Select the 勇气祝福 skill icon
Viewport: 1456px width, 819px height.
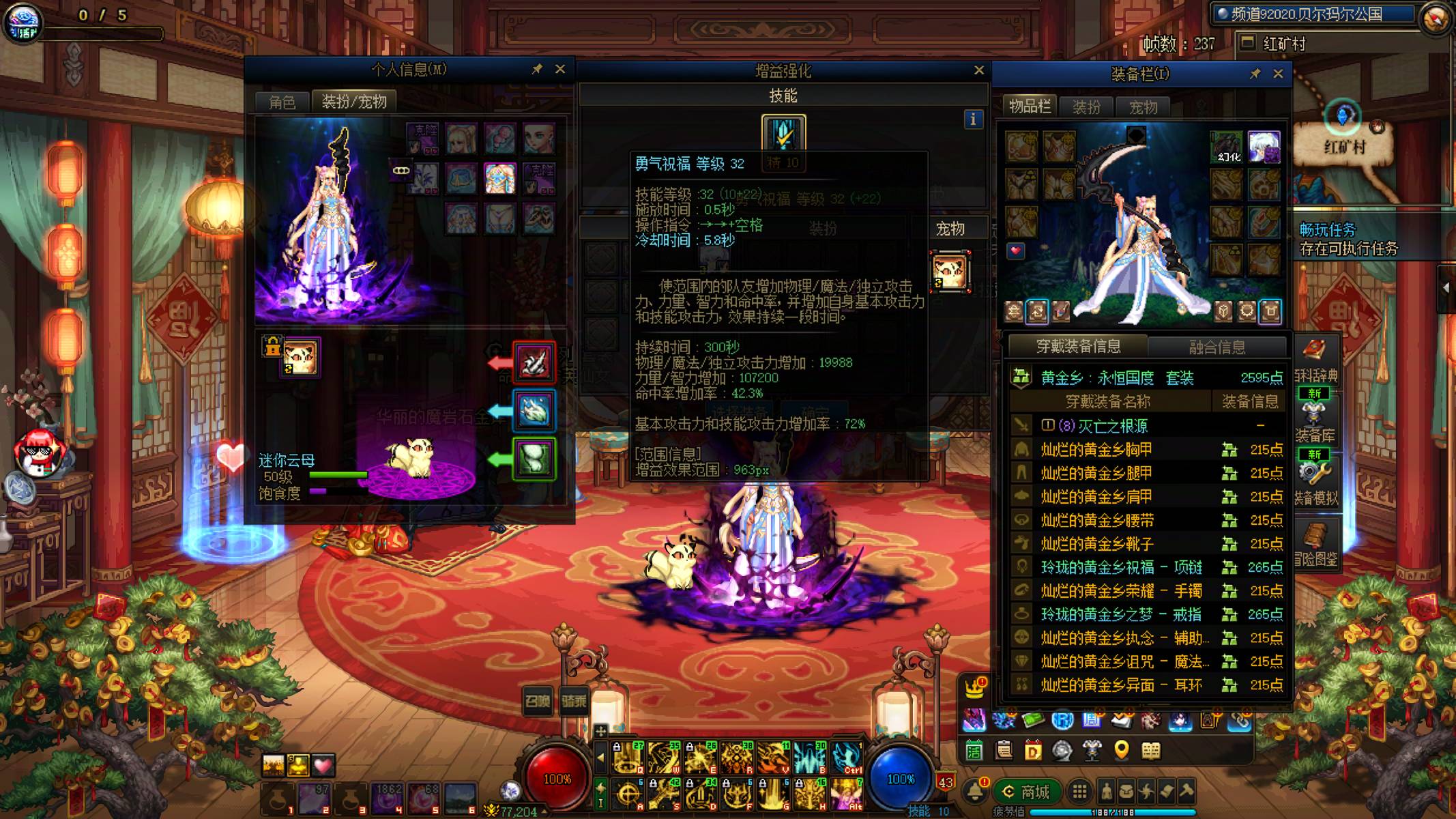783,133
